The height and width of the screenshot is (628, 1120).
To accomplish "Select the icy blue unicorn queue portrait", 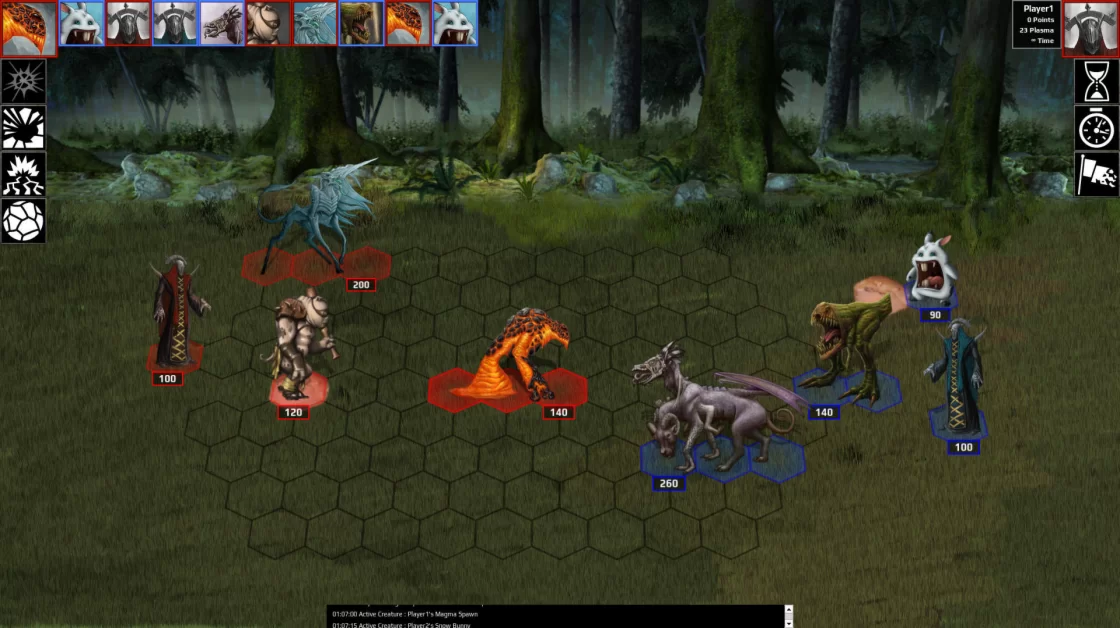I will point(314,23).
